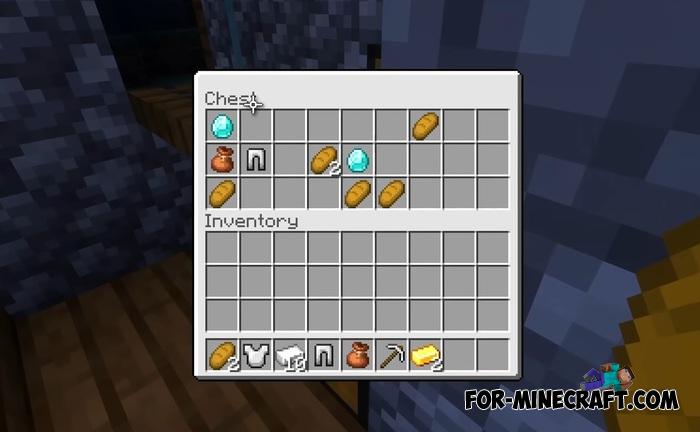Image resolution: width=700 pixels, height=432 pixels.
Task: Take the diamond beside the chest's bread stack
Action: click(357, 159)
